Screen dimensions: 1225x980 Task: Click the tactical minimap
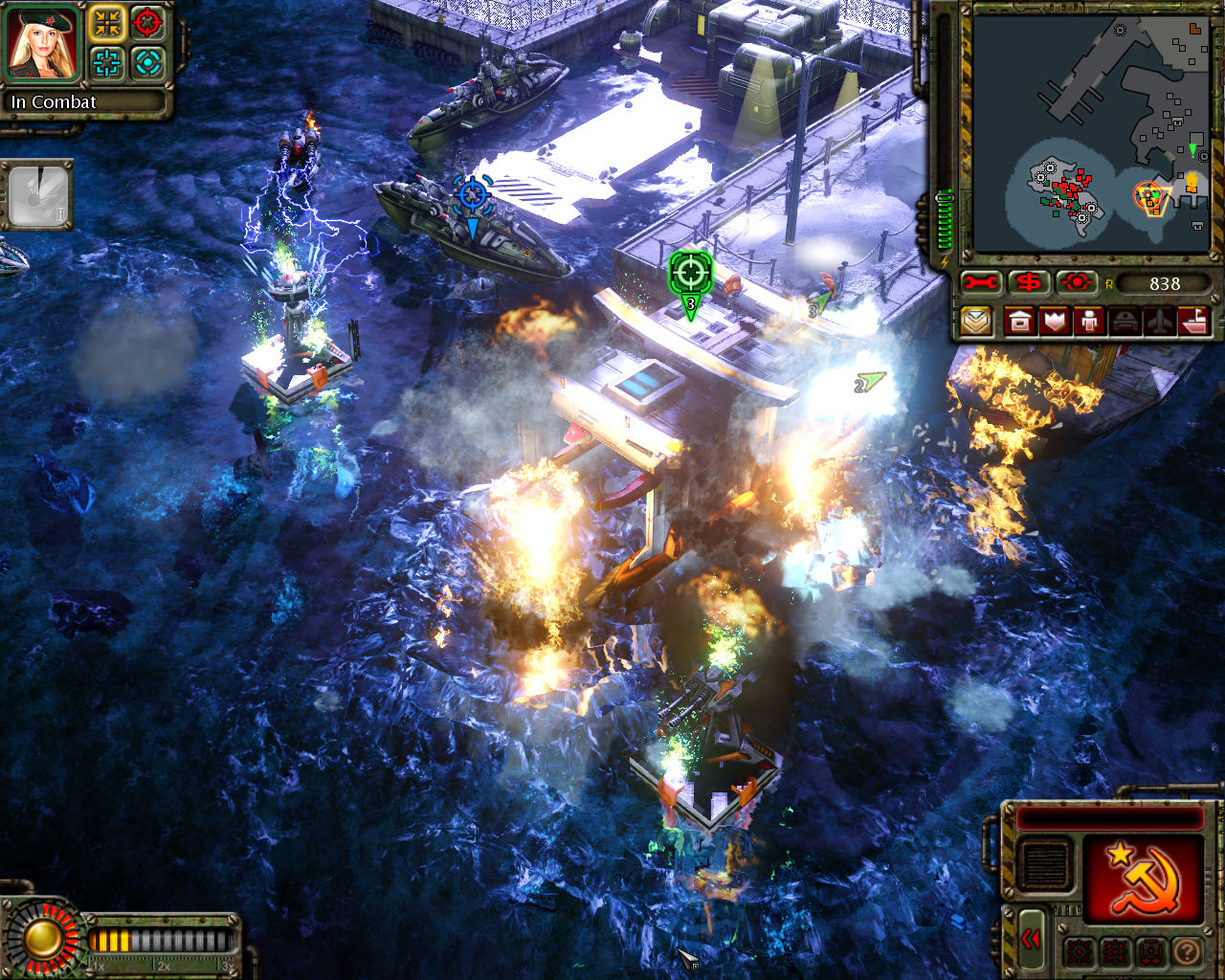pos(1091,134)
